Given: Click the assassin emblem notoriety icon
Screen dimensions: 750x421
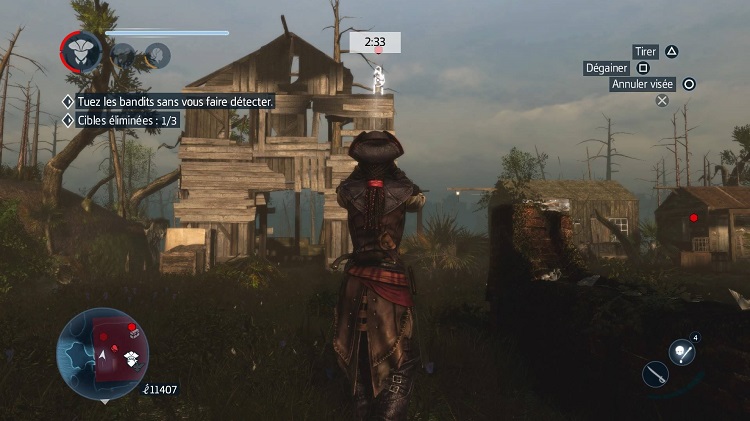Looking at the screenshot, I should (79, 51).
